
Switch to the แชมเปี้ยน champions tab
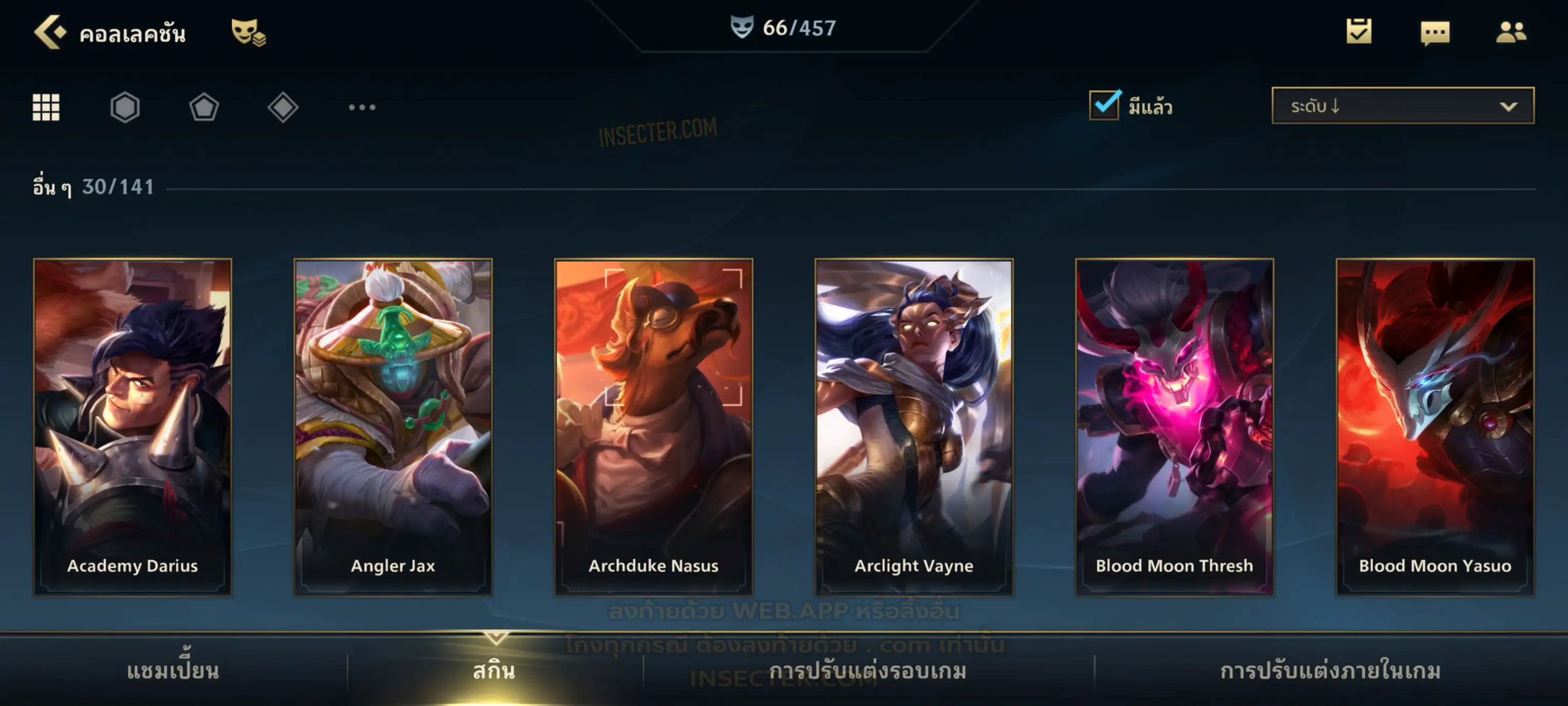click(x=173, y=671)
